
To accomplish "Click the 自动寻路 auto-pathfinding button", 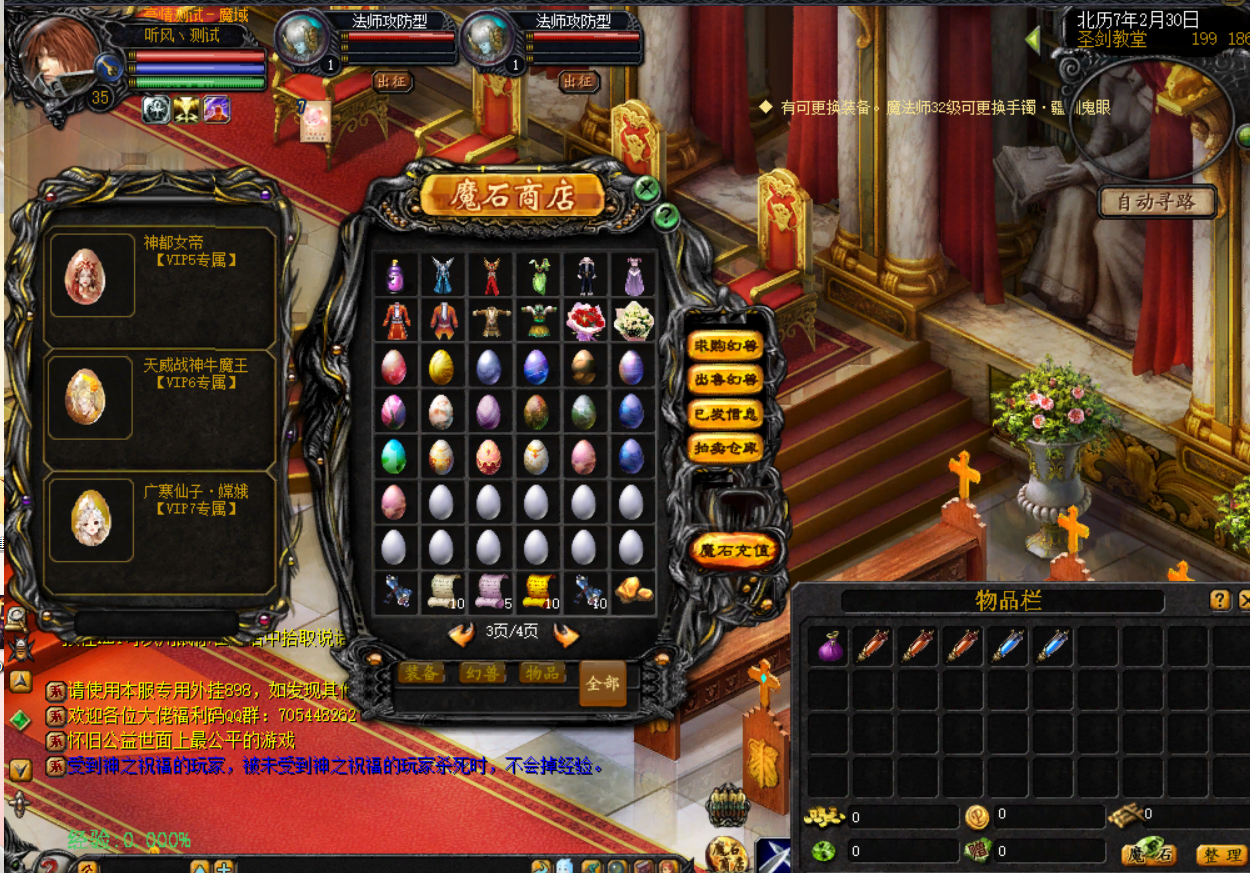I will 1157,202.
